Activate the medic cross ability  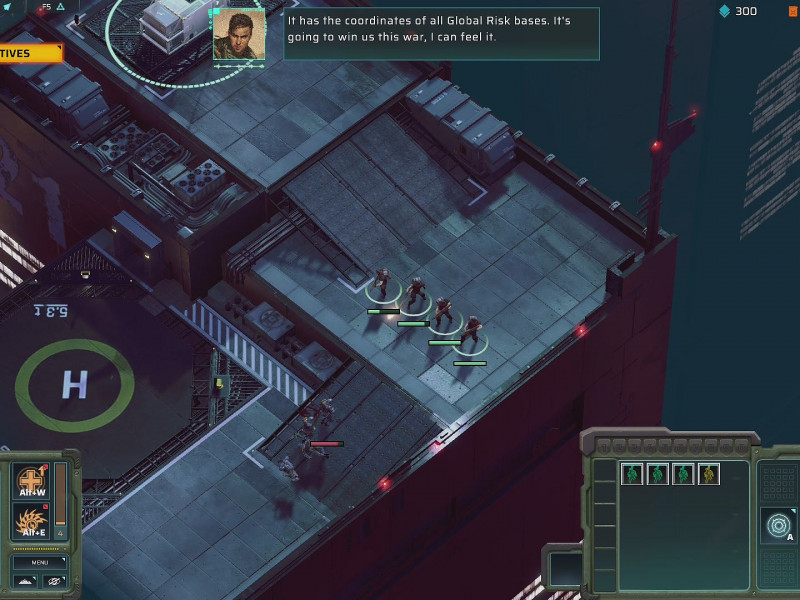(30, 482)
